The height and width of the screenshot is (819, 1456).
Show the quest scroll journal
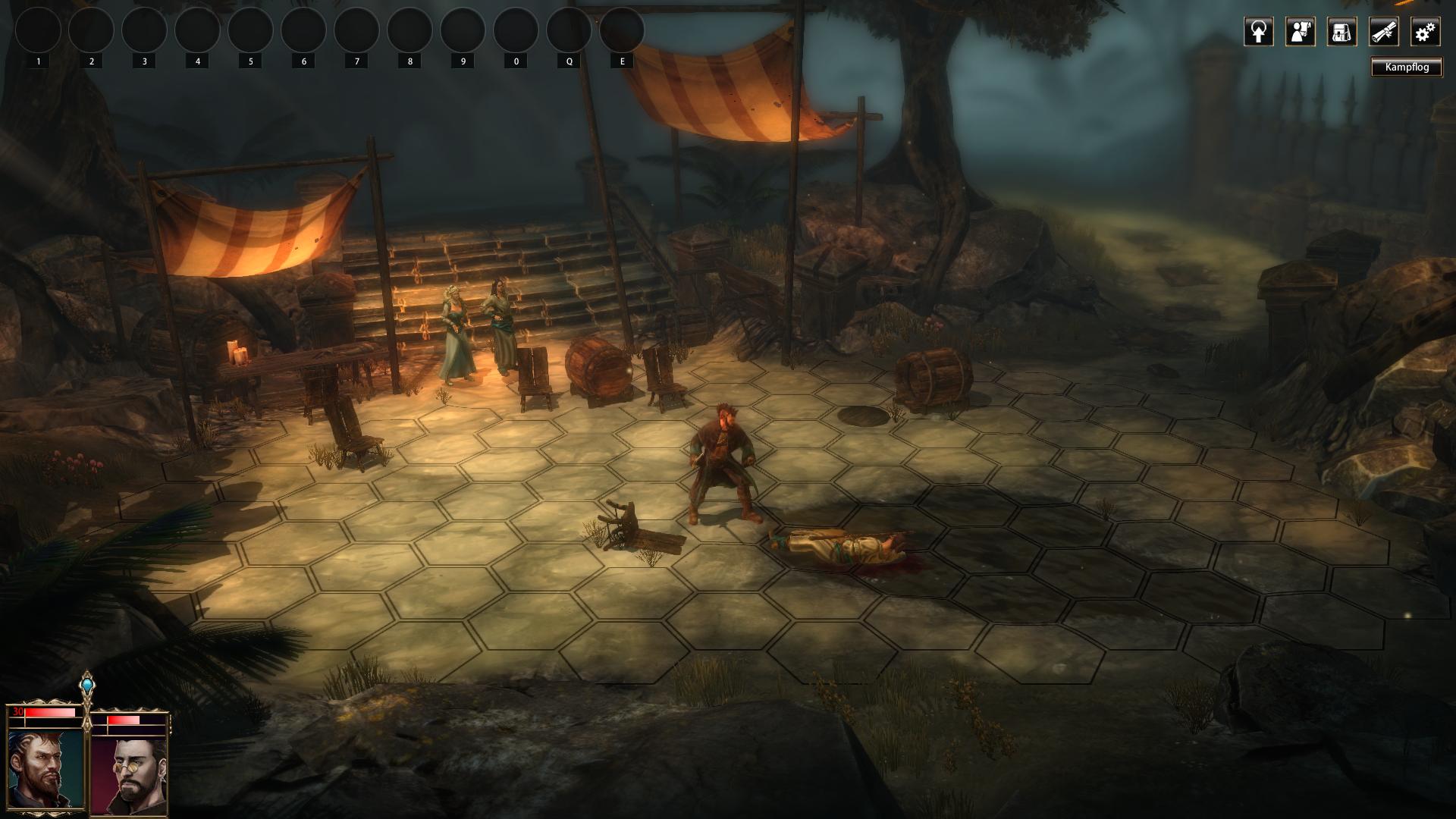(1383, 32)
